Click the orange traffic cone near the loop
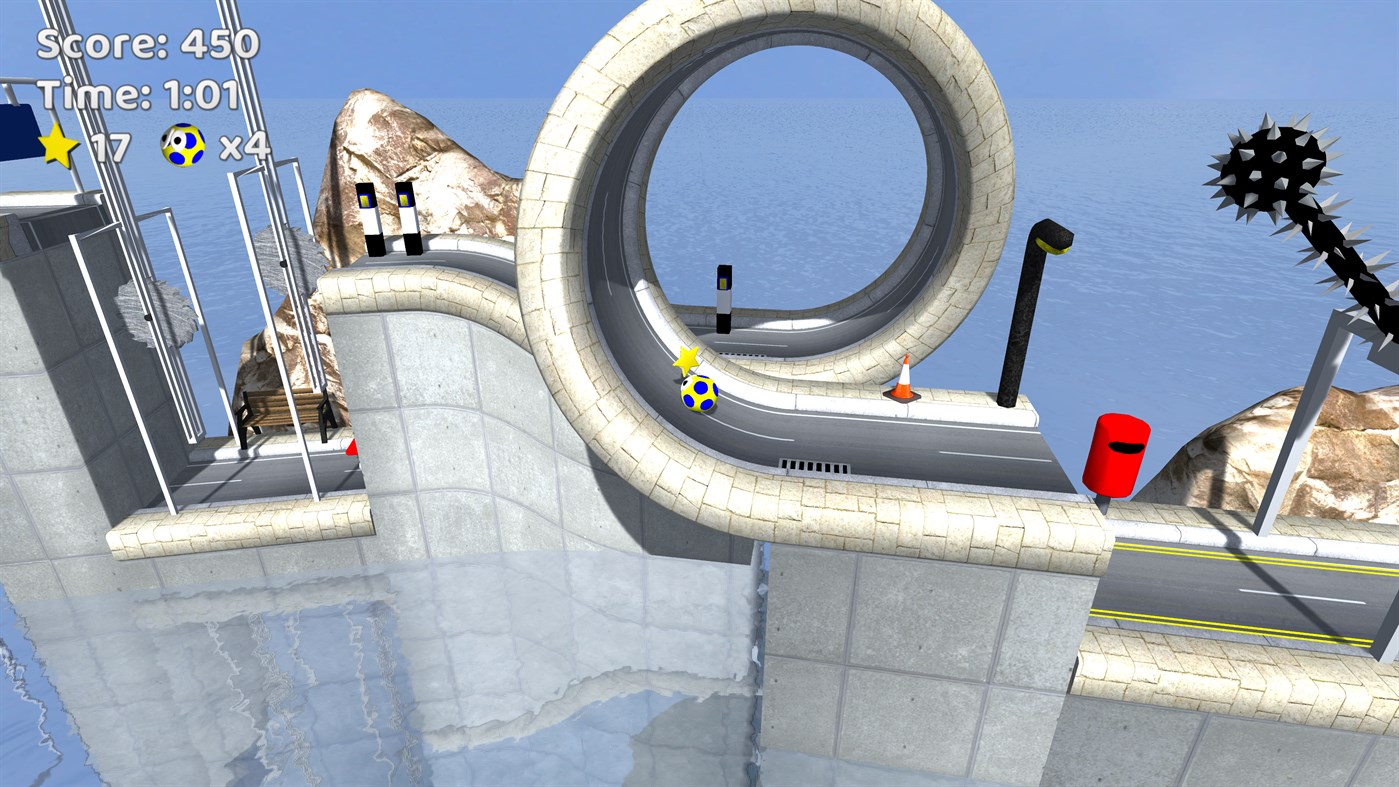Image resolution: width=1399 pixels, height=787 pixels. 906,380
